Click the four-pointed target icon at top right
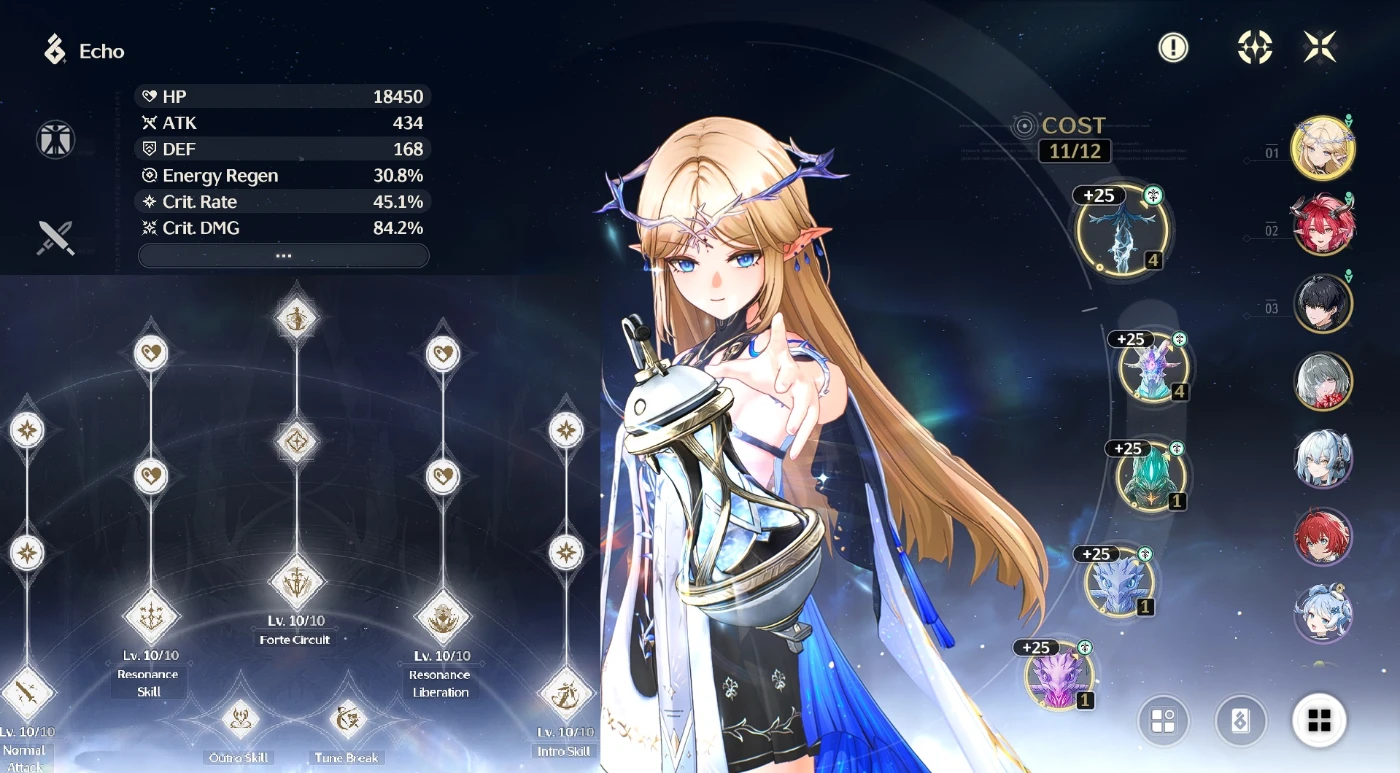 (x=1254, y=47)
